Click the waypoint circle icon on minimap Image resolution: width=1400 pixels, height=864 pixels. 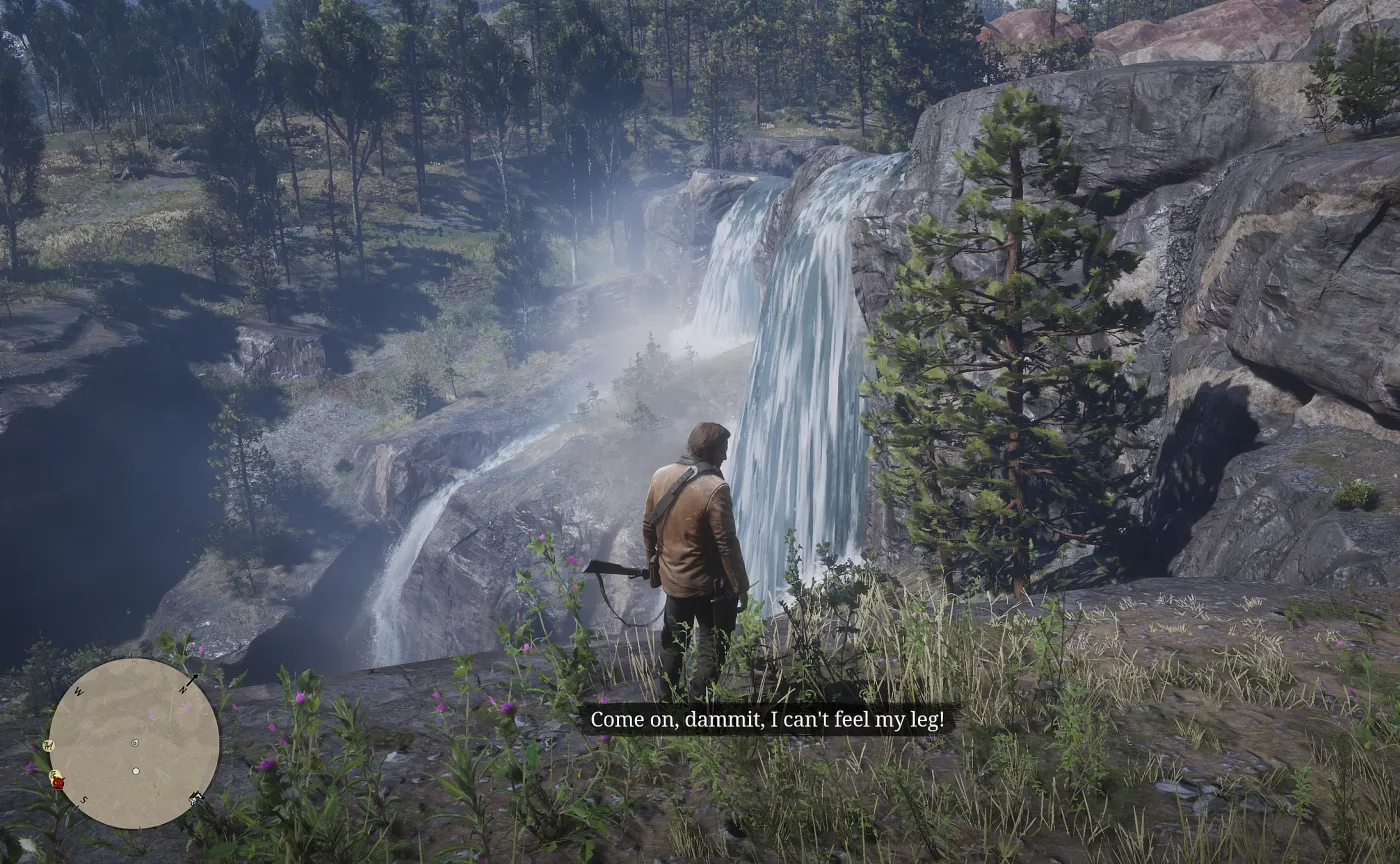click(x=134, y=743)
